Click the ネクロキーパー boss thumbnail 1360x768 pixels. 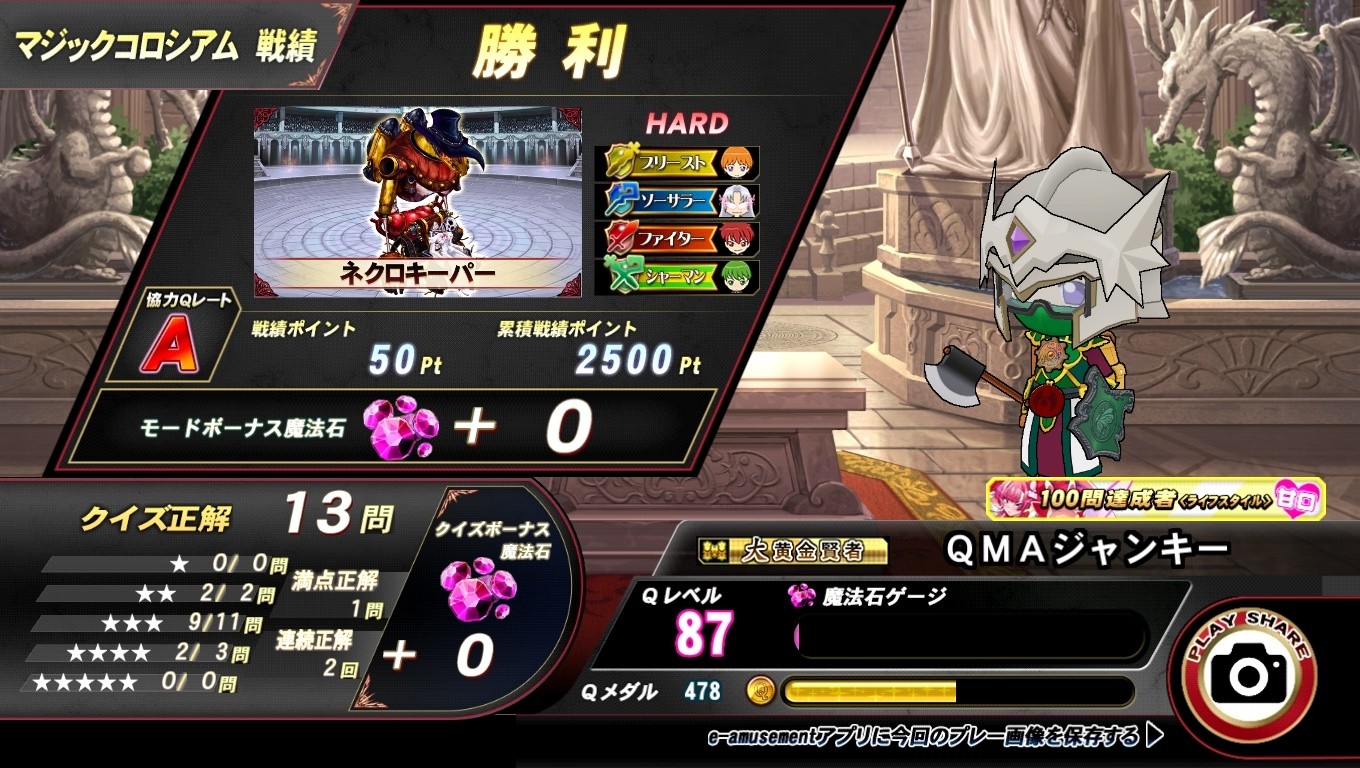tap(418, 200)
